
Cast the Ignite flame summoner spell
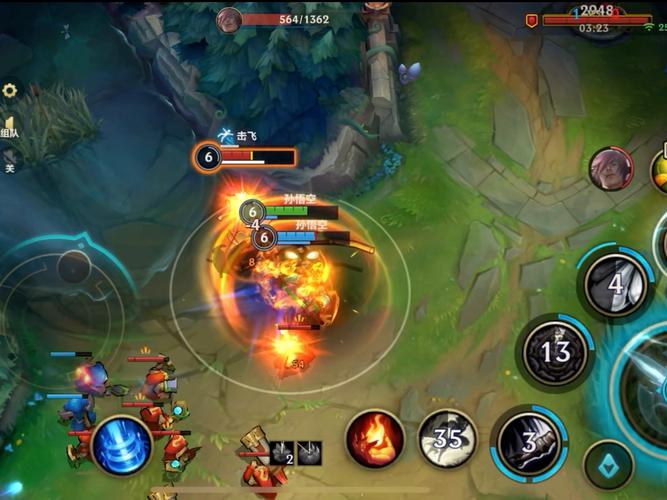375,438
